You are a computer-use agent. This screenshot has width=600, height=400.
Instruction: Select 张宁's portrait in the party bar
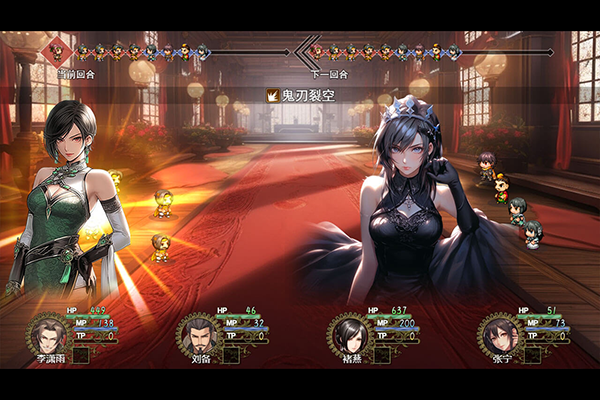(x=498, y=332)
